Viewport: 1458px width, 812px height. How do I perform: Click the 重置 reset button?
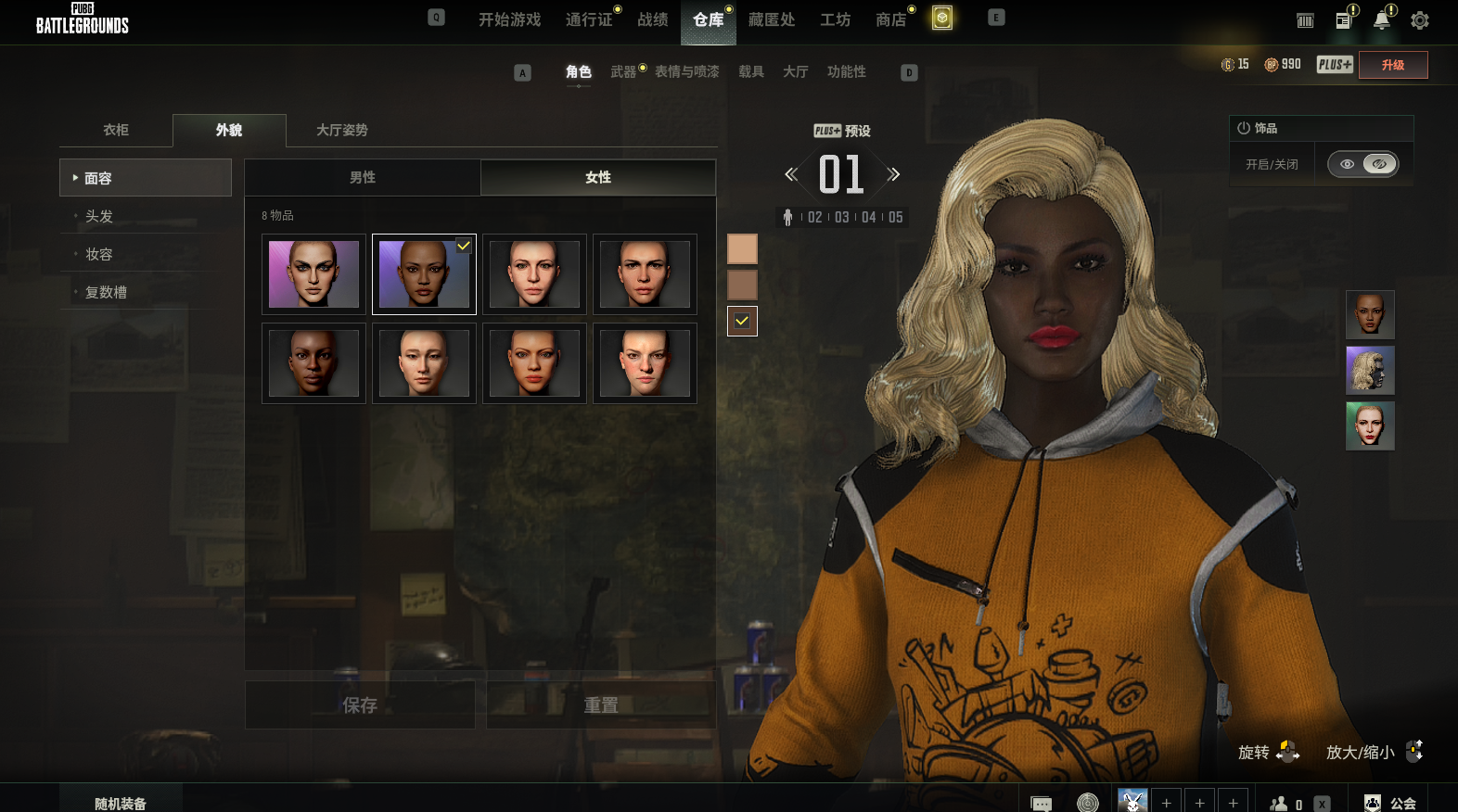pyautogui.click(x=601, y=705)
